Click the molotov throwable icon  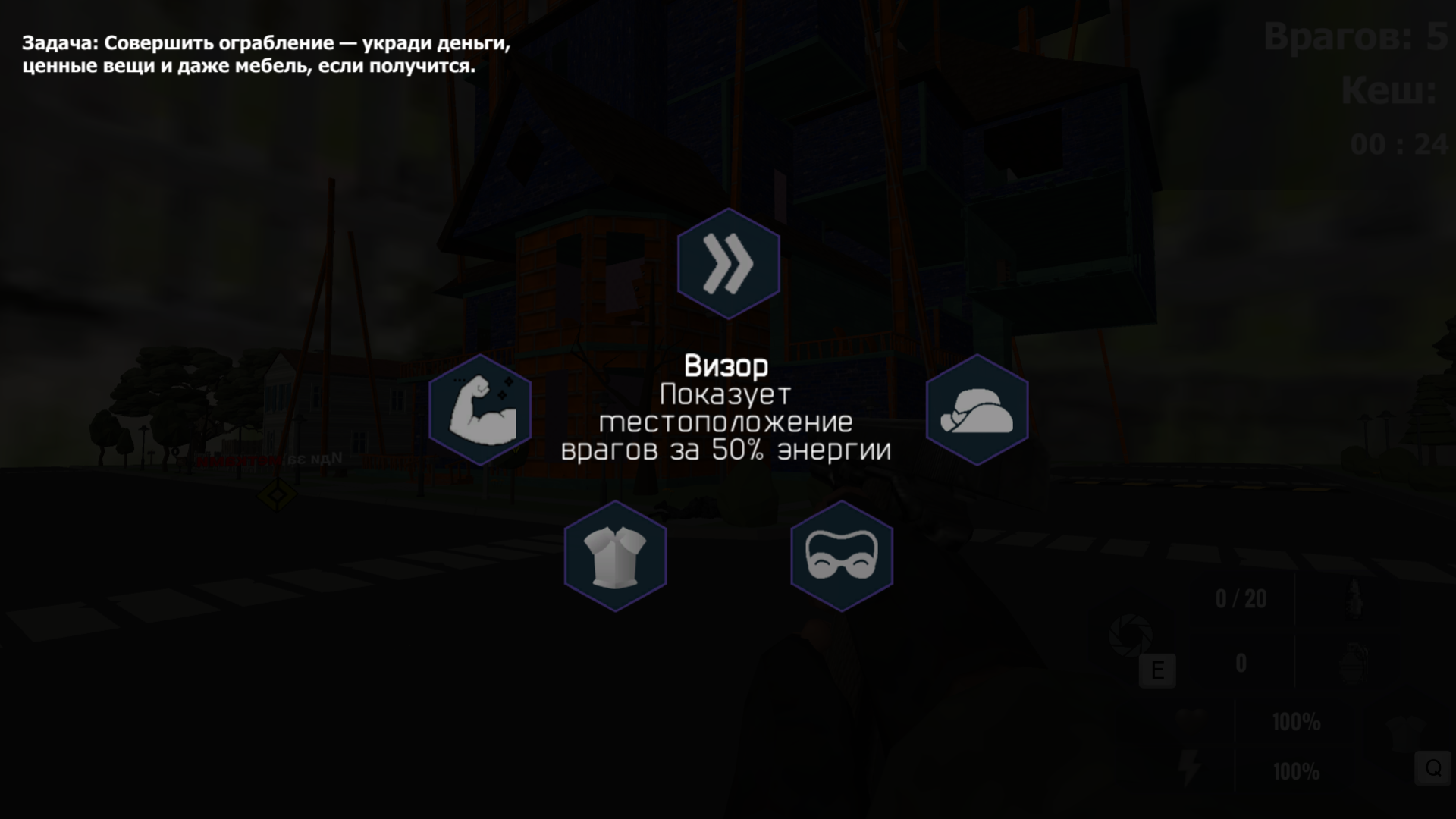1354,597
